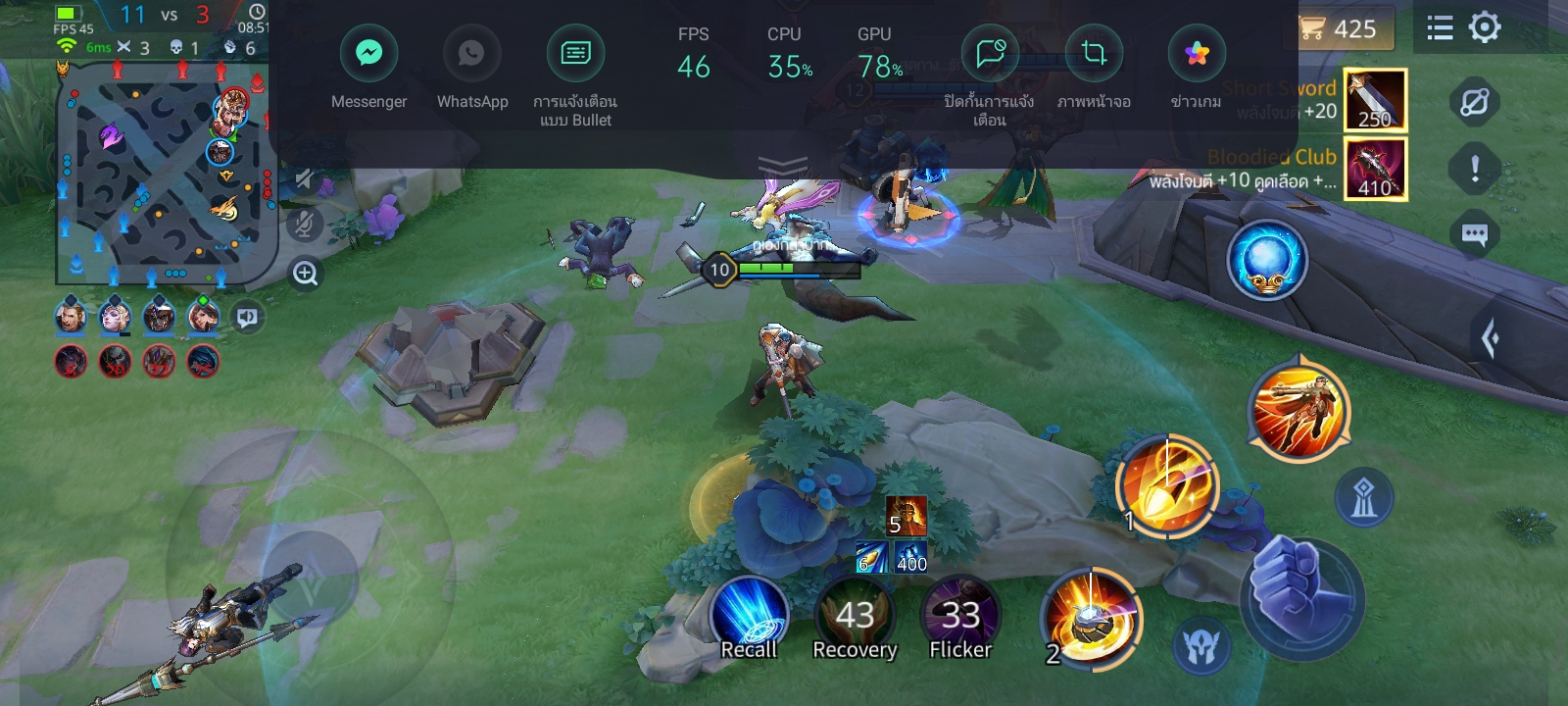
Task: Open Messenger from the overlay
Action: [368, 54]
